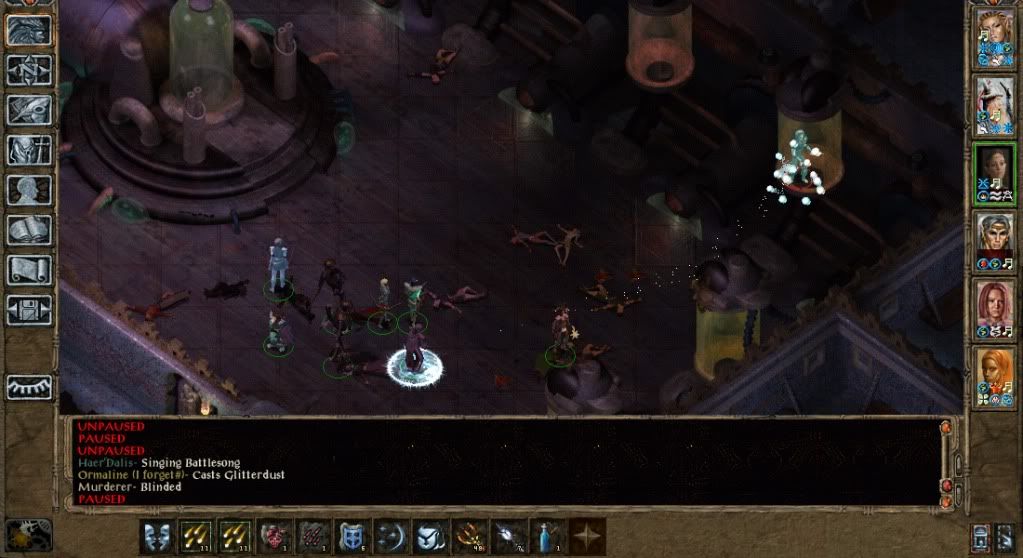Open the inventory screen armor icon

[29, 149]
